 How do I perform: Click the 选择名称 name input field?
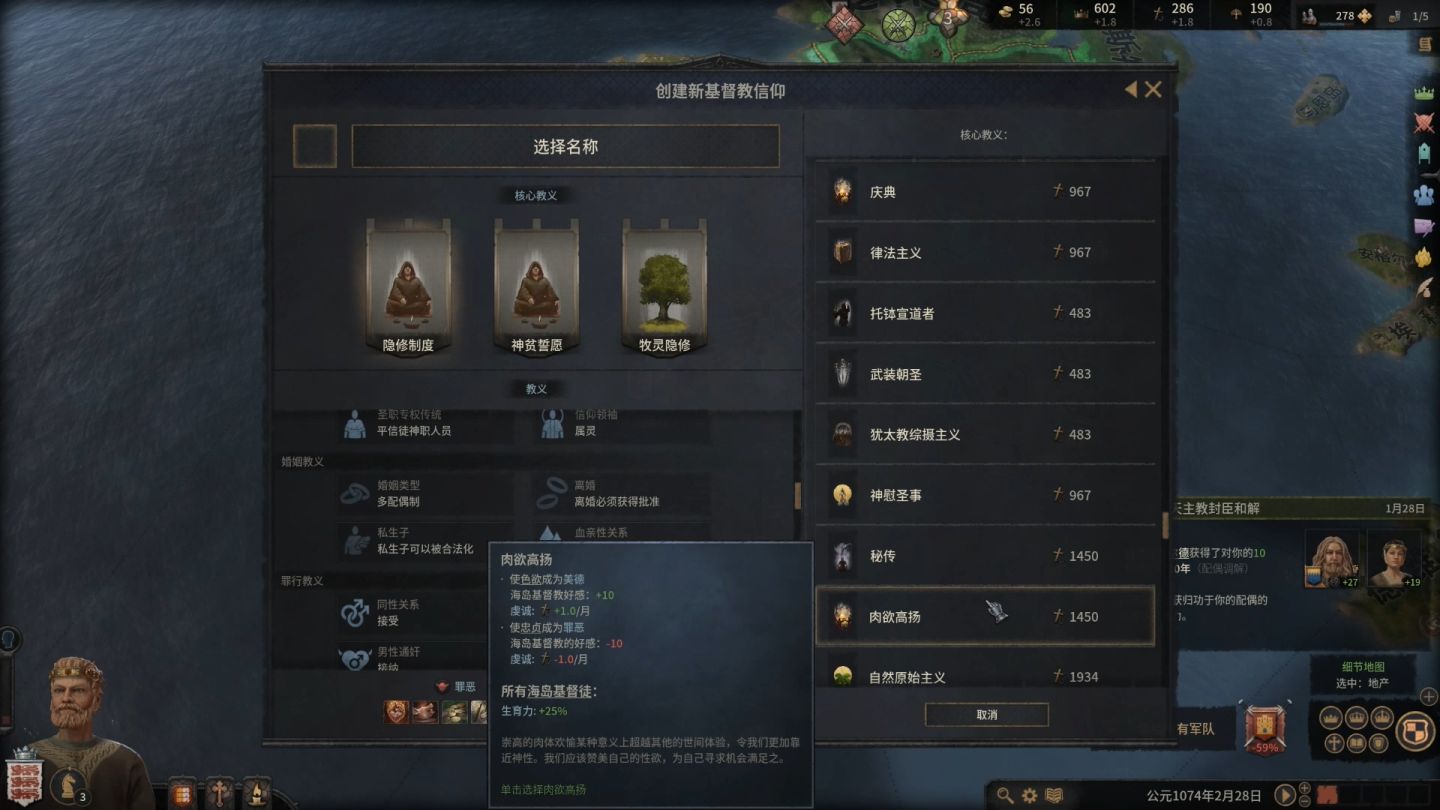pos(564,146)
